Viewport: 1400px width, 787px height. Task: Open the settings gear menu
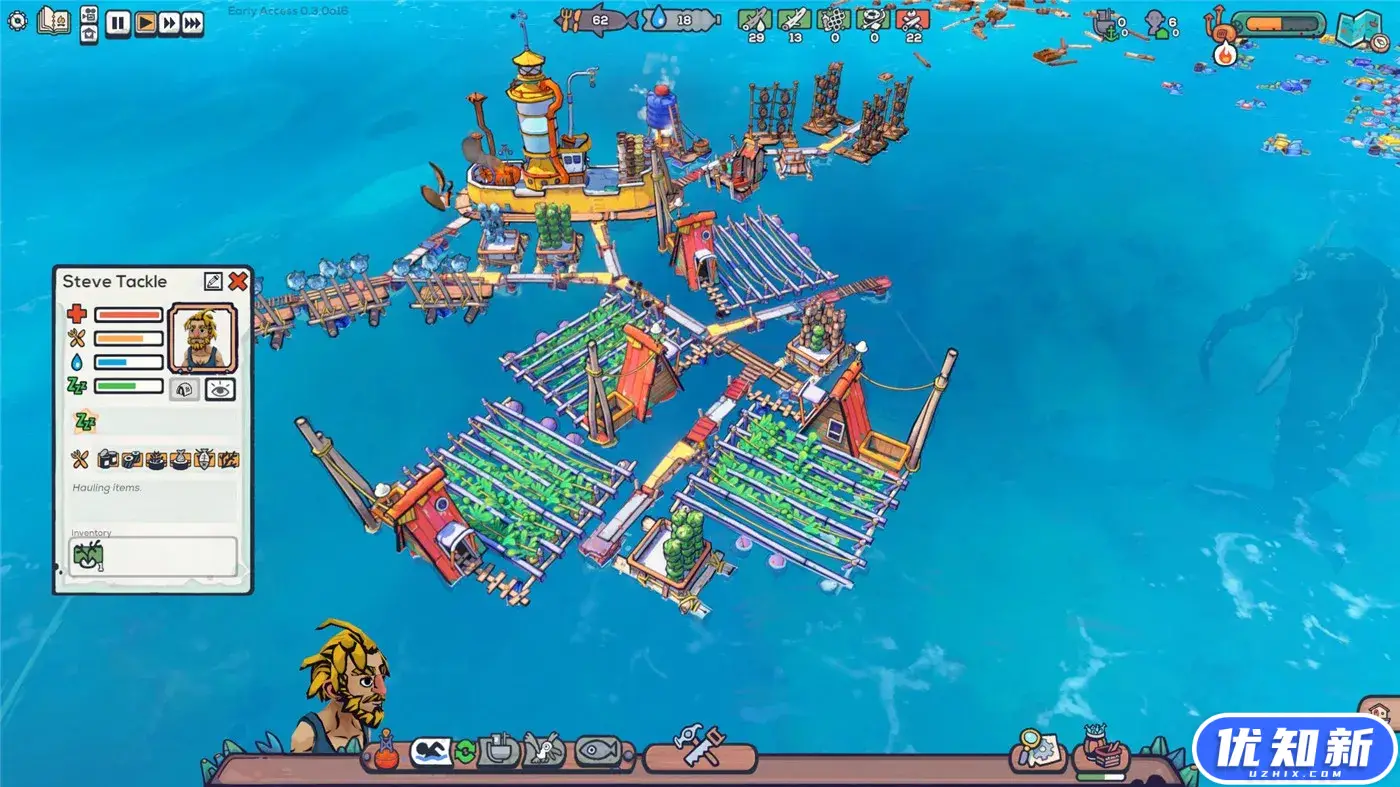(17, 20)
